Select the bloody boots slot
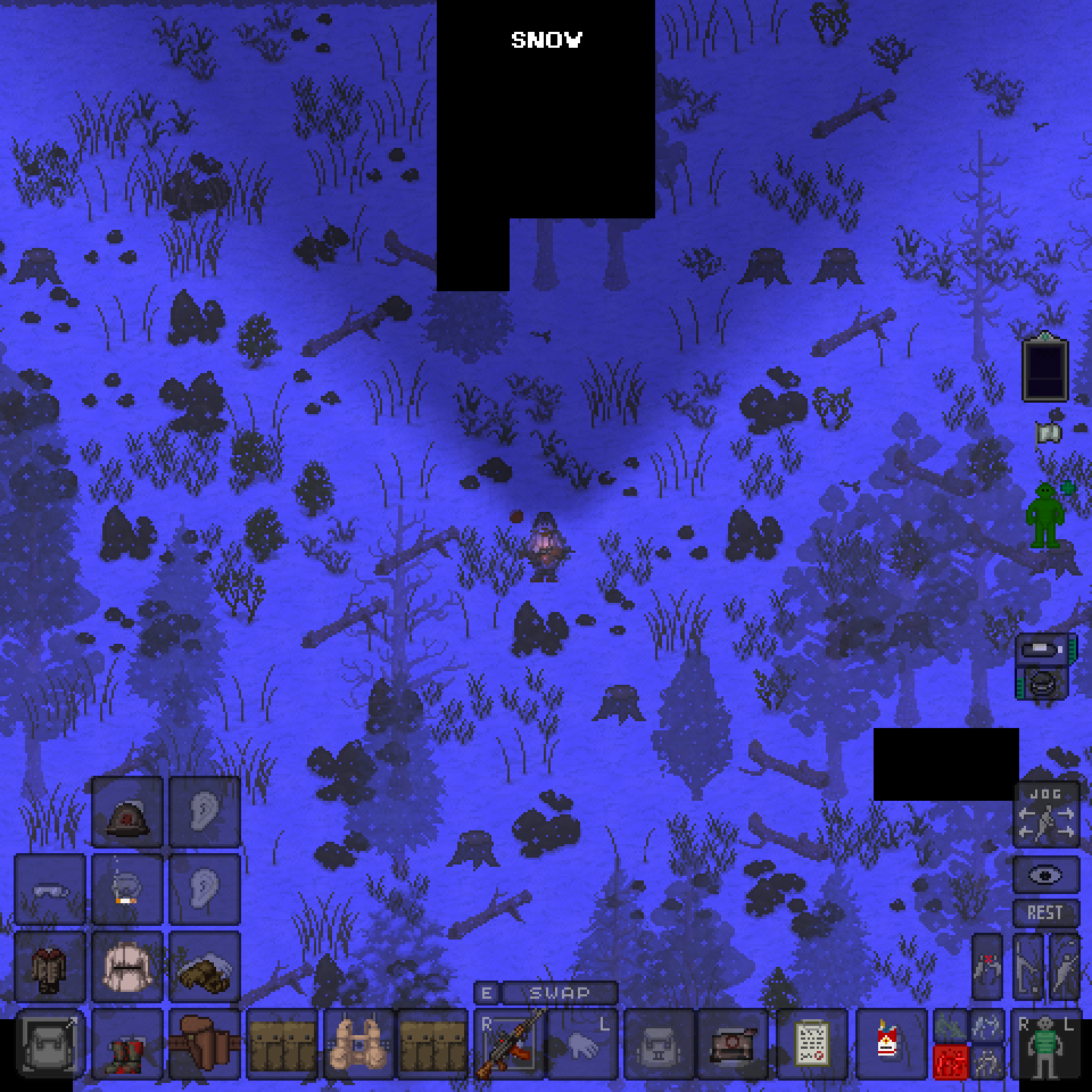Viewport: 1092px width, 1092px height. point(127,1045)
